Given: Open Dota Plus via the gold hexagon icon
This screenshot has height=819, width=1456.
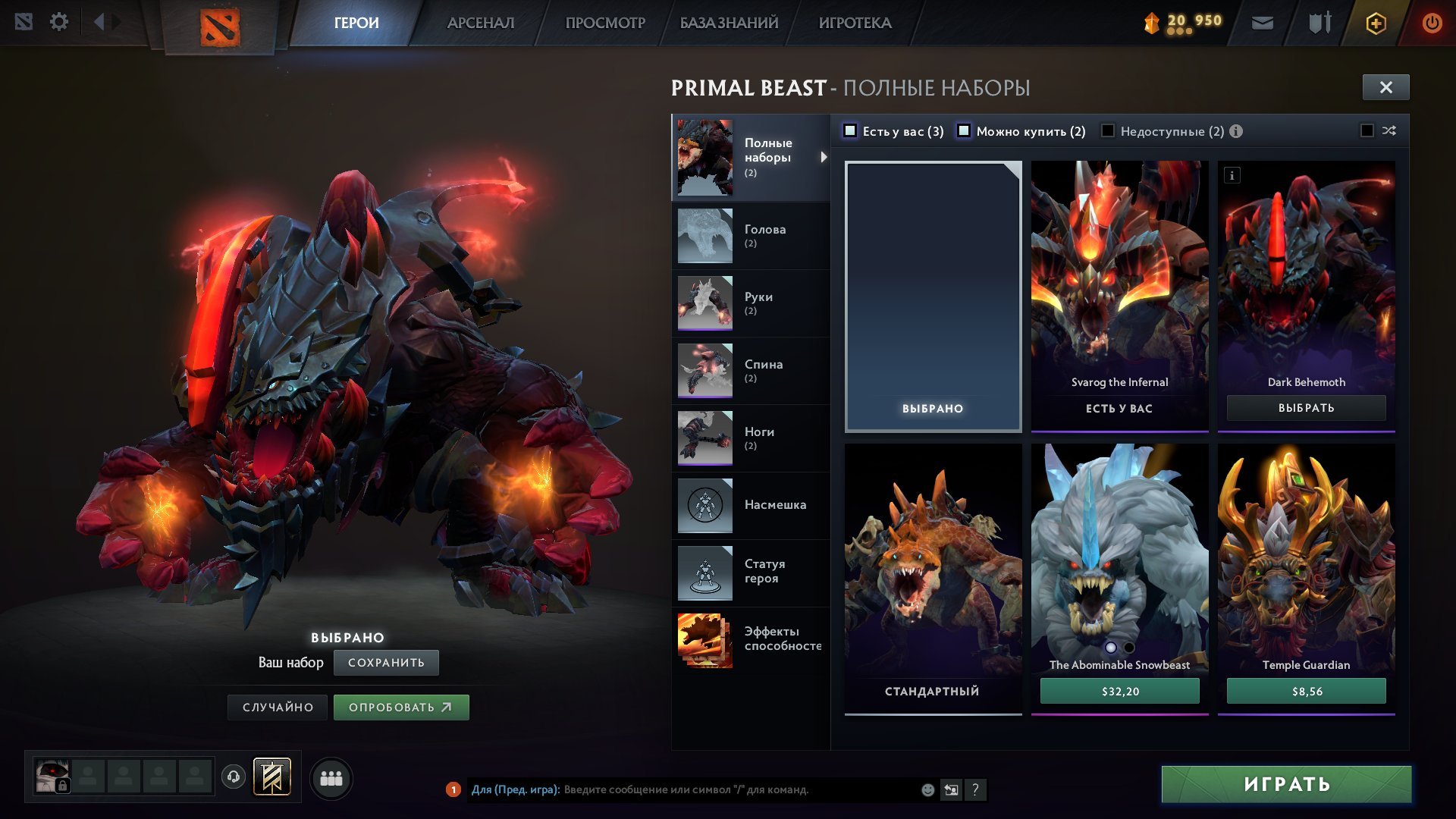Looking at the screenshot, I should (1376, 24).
